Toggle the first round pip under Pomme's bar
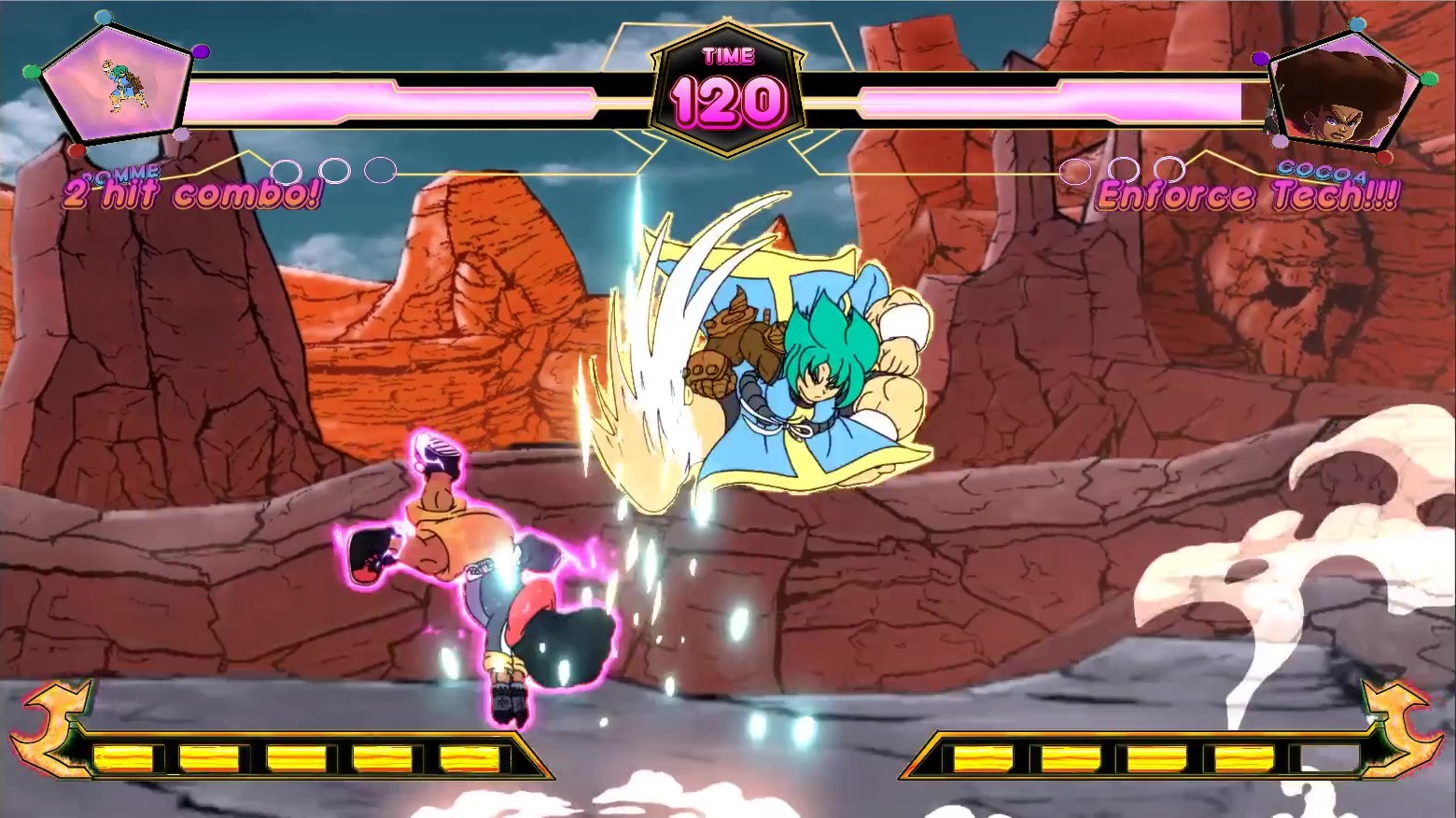 (287, 172)
